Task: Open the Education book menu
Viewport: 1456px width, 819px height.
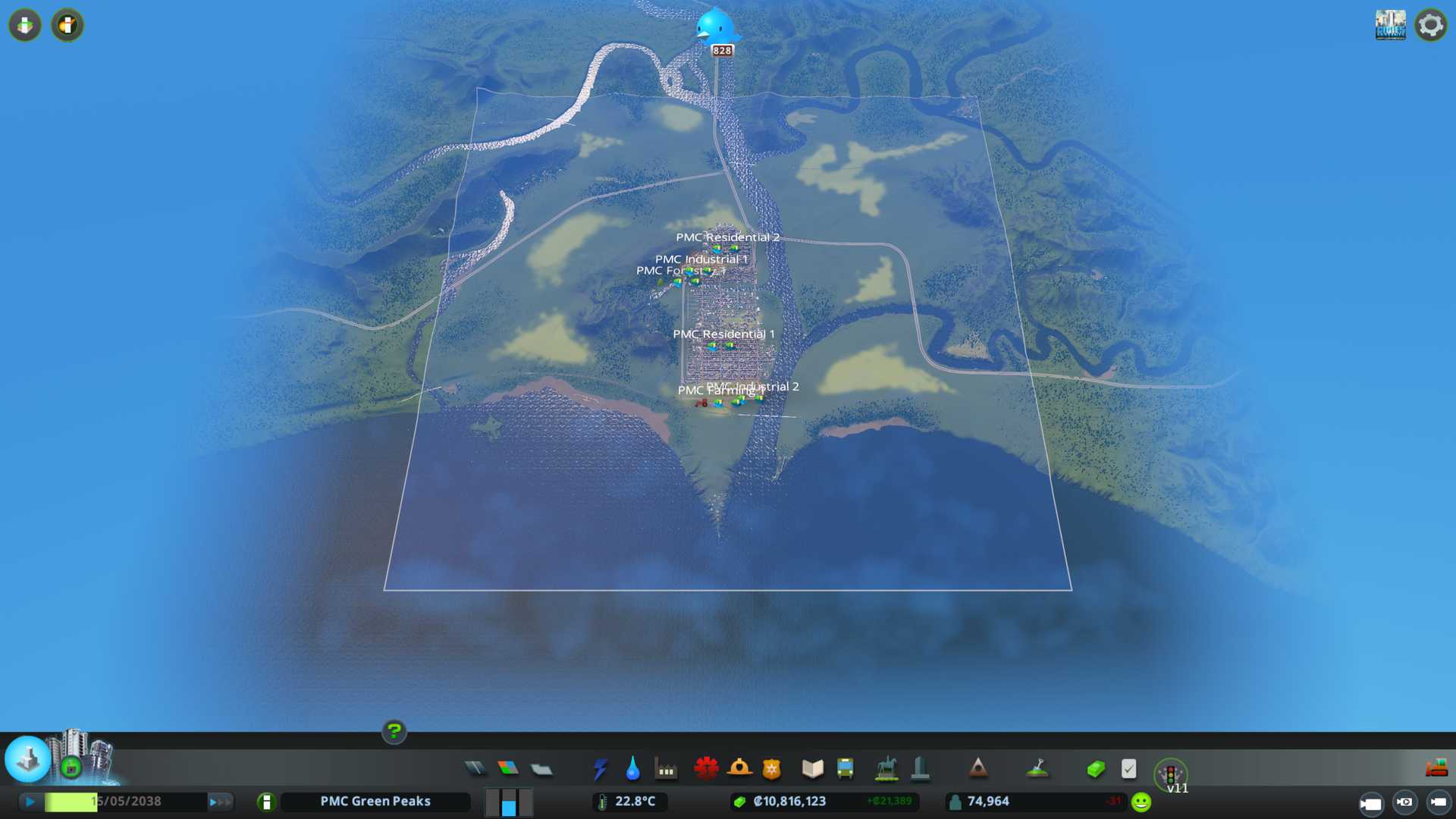Action: pos(812,769)
